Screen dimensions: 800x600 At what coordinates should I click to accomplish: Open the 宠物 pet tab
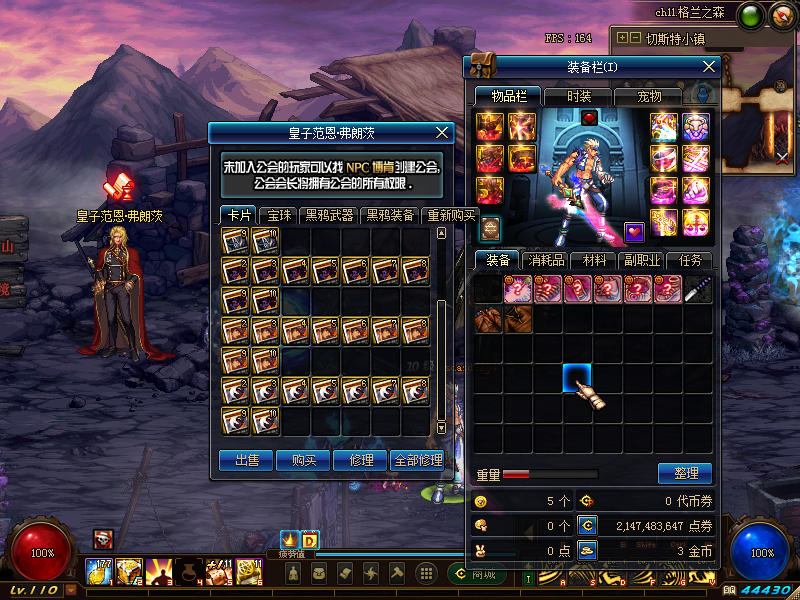(x=650, y=96)
